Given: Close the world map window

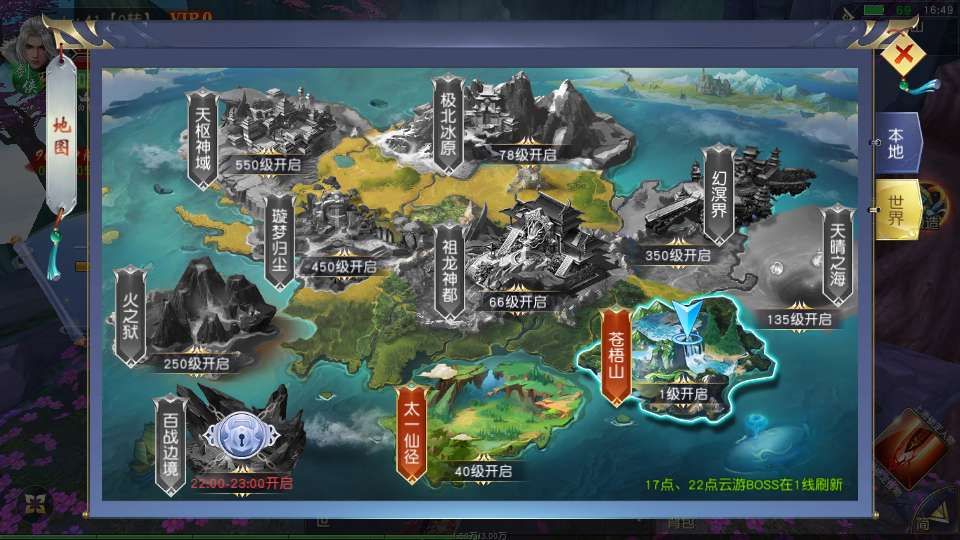Looking at the screenshot, I should (x=904, y=54).
